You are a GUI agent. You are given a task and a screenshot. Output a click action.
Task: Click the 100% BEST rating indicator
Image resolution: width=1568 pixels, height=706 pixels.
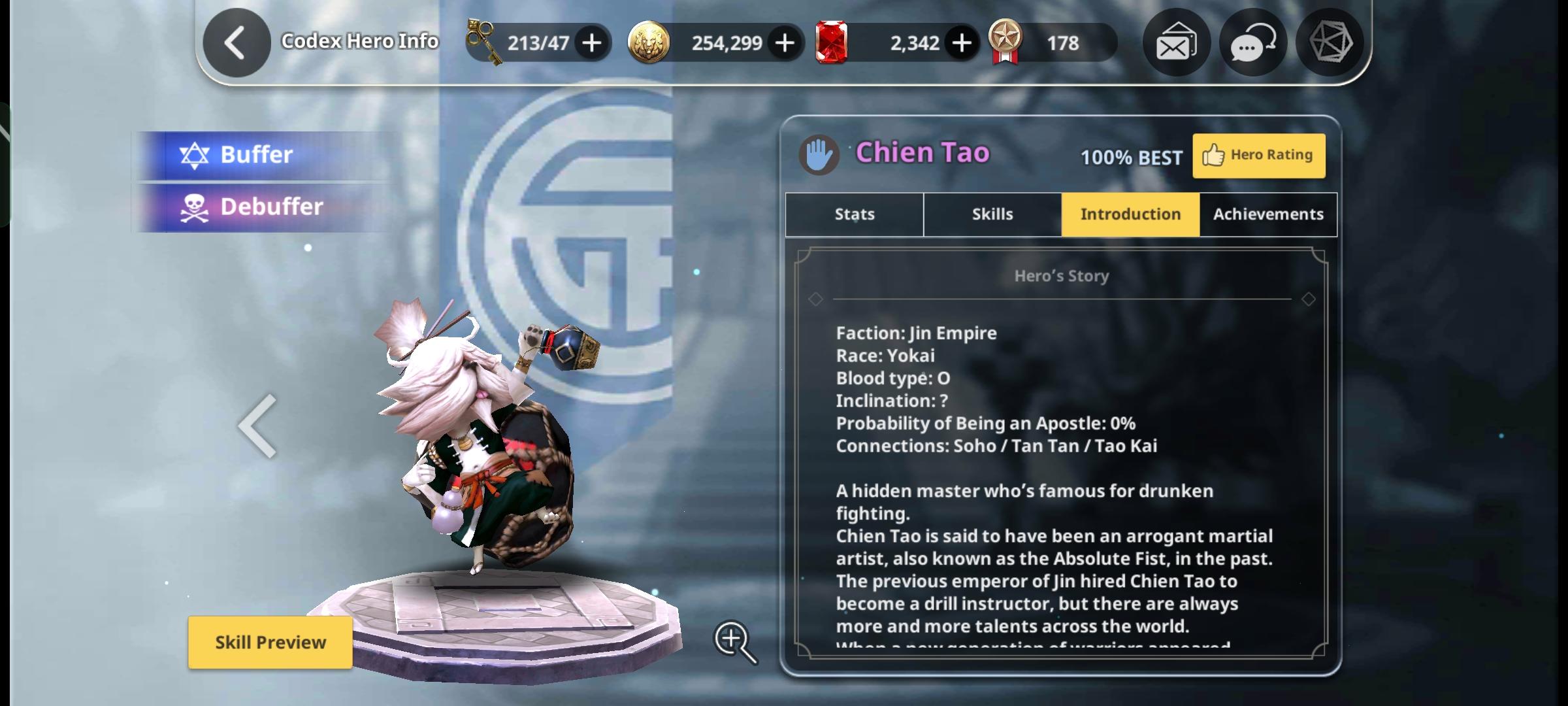tap(1130, 157)
